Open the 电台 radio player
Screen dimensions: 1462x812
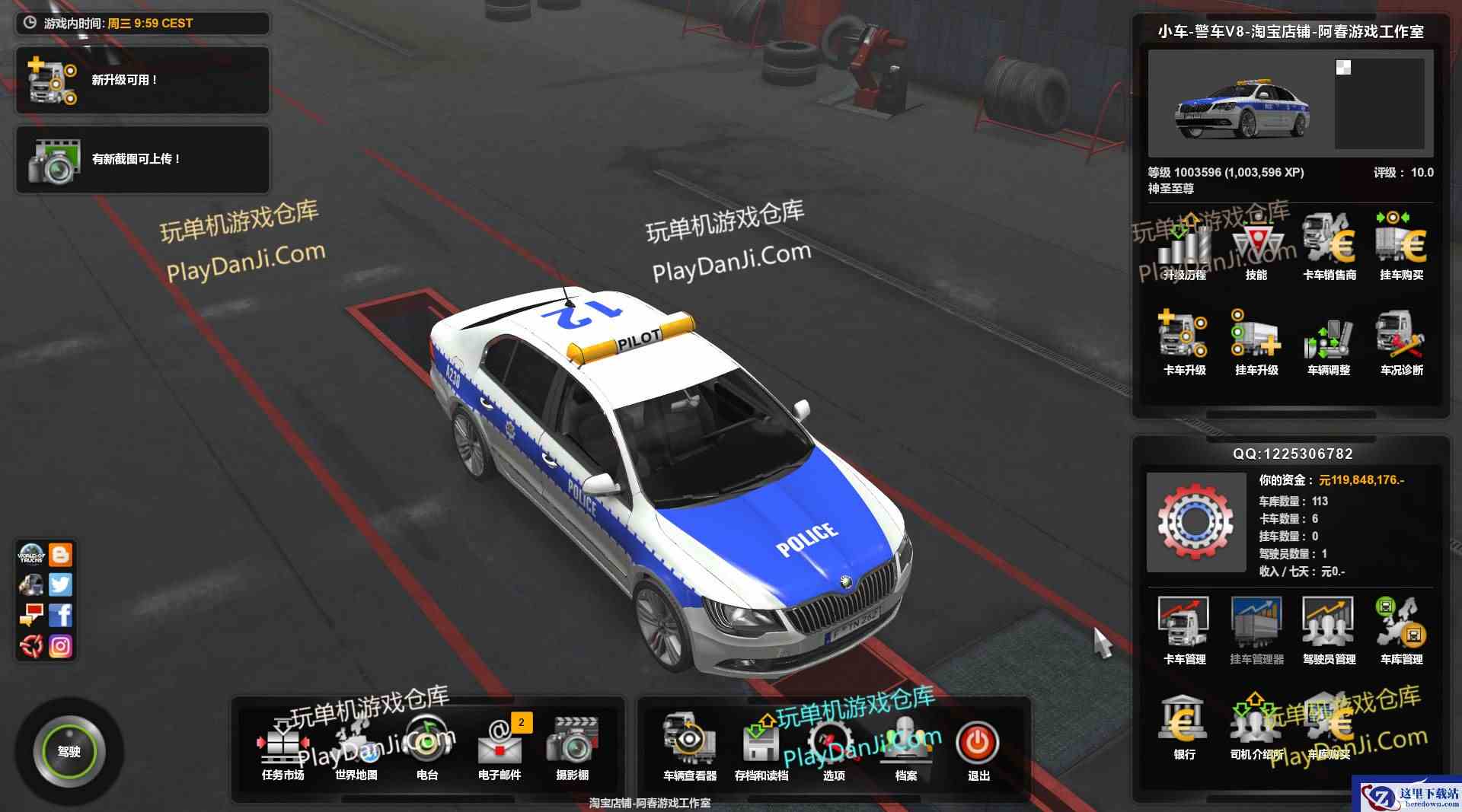tap(427, 747)
